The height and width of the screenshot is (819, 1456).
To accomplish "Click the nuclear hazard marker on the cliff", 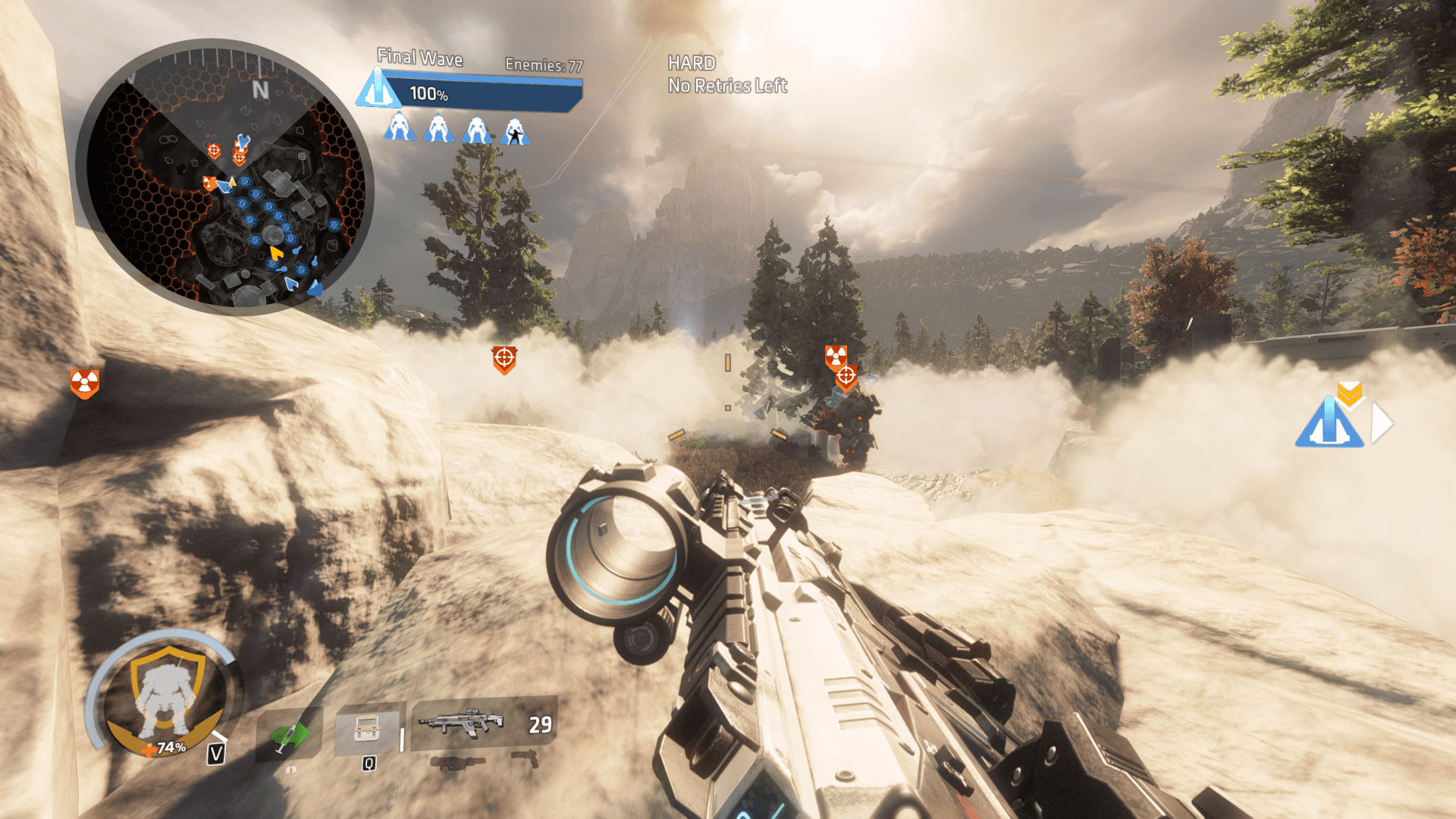I will pyautogui.click(x=84, y=383).
